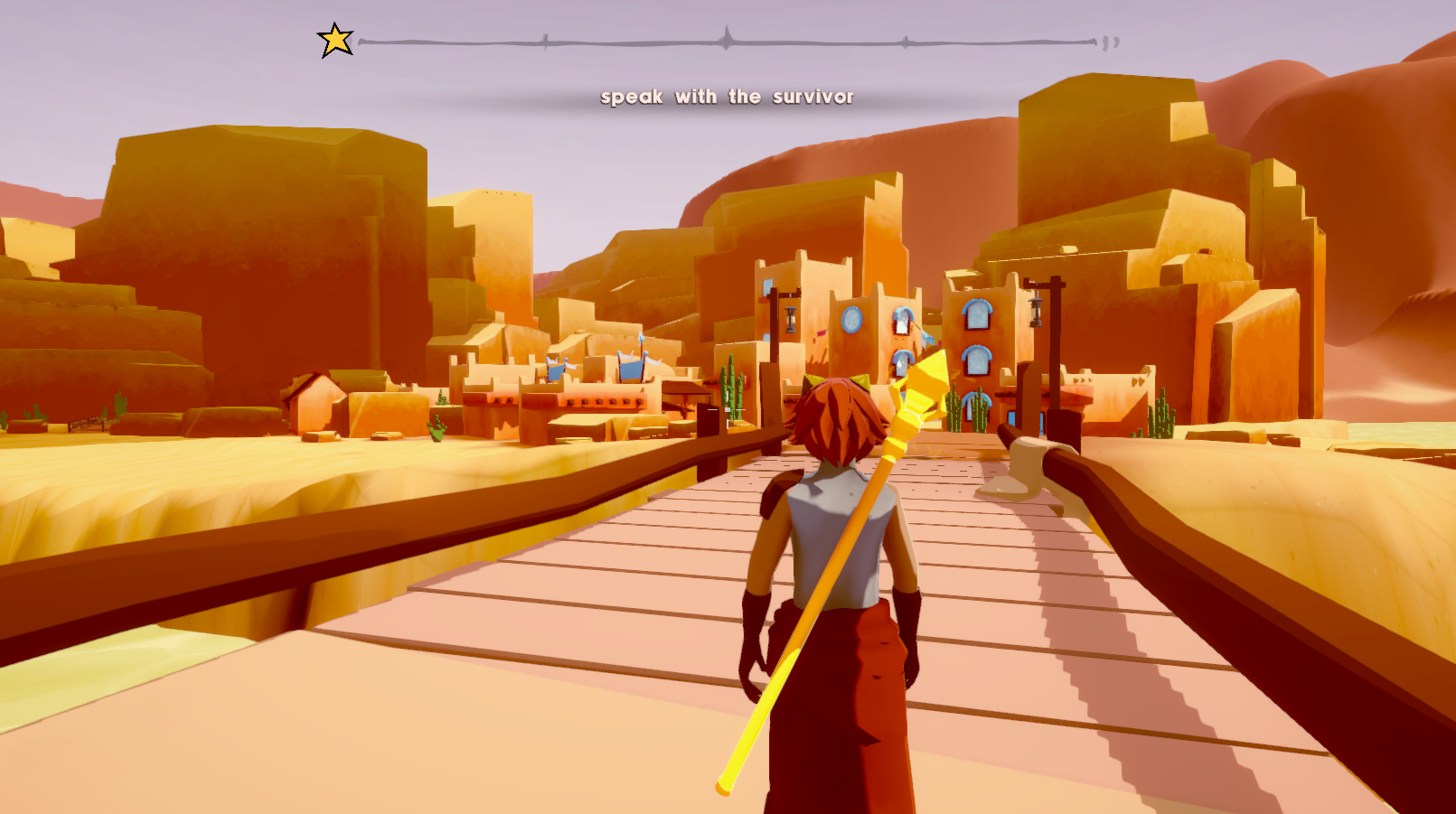Click the yellow star icon
The image size is (1456, 814).
pos(335,41)
